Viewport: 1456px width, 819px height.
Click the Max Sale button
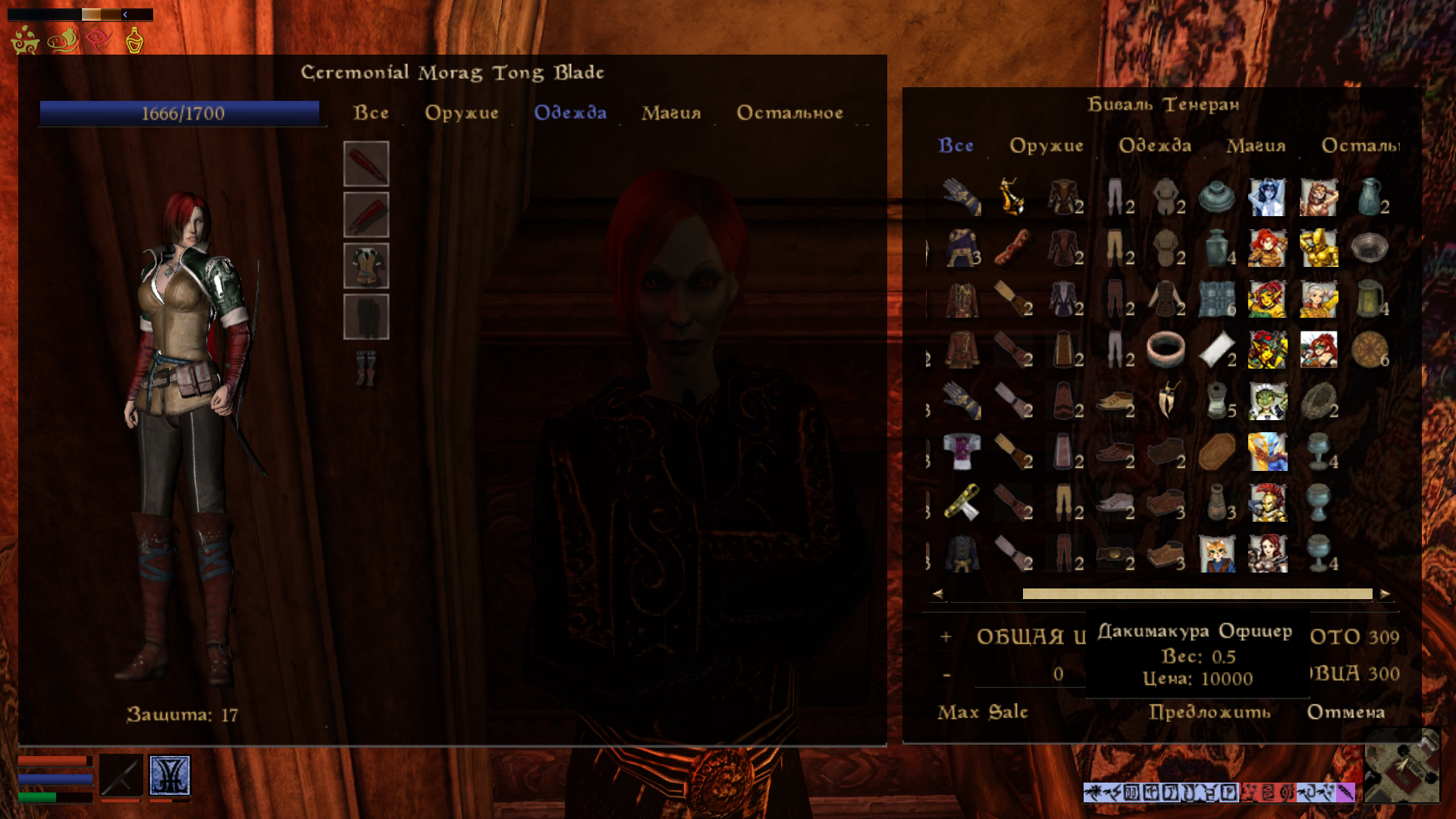[983, 712]
